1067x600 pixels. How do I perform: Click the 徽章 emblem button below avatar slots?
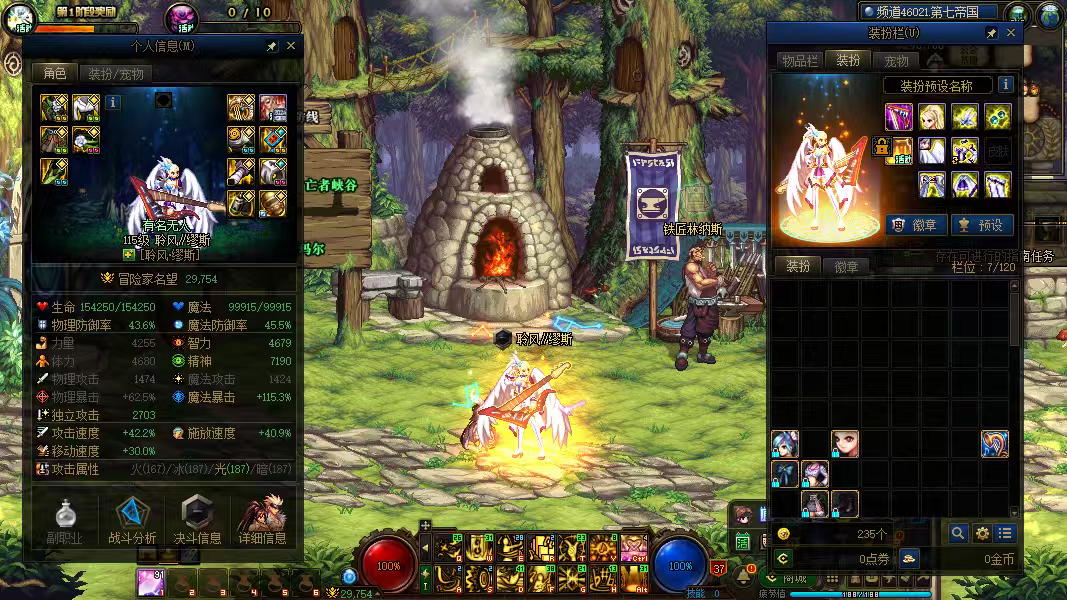(914, 225)
